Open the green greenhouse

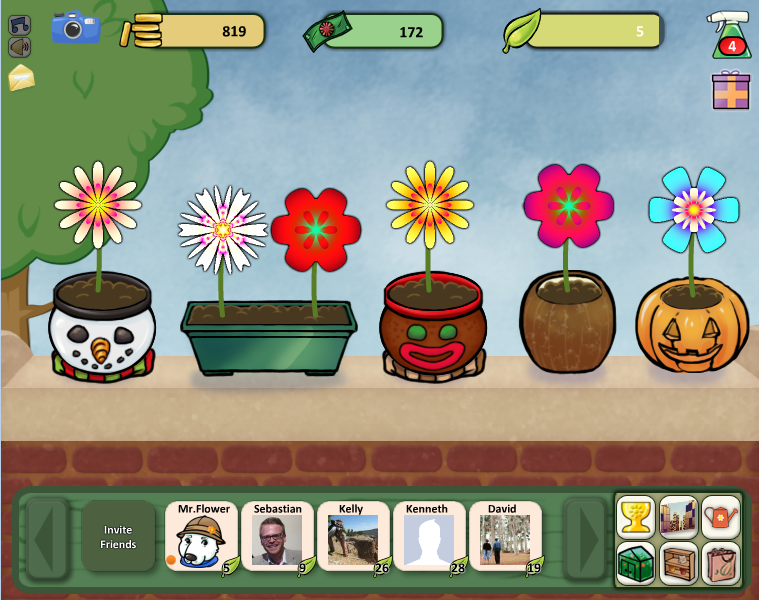pos(636,563)
